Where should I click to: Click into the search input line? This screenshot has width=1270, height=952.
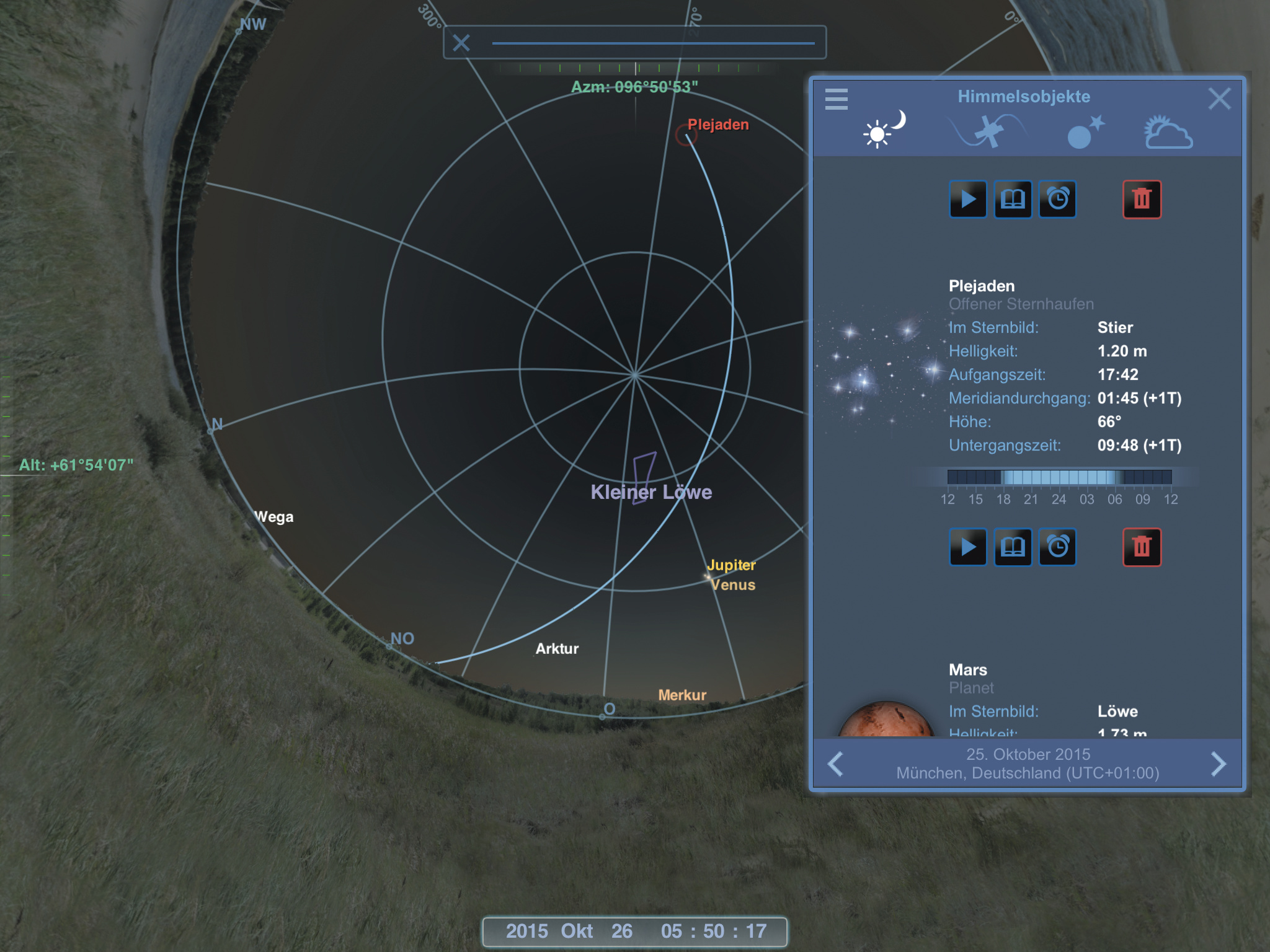pyautogui.click(x=652, y=42)
